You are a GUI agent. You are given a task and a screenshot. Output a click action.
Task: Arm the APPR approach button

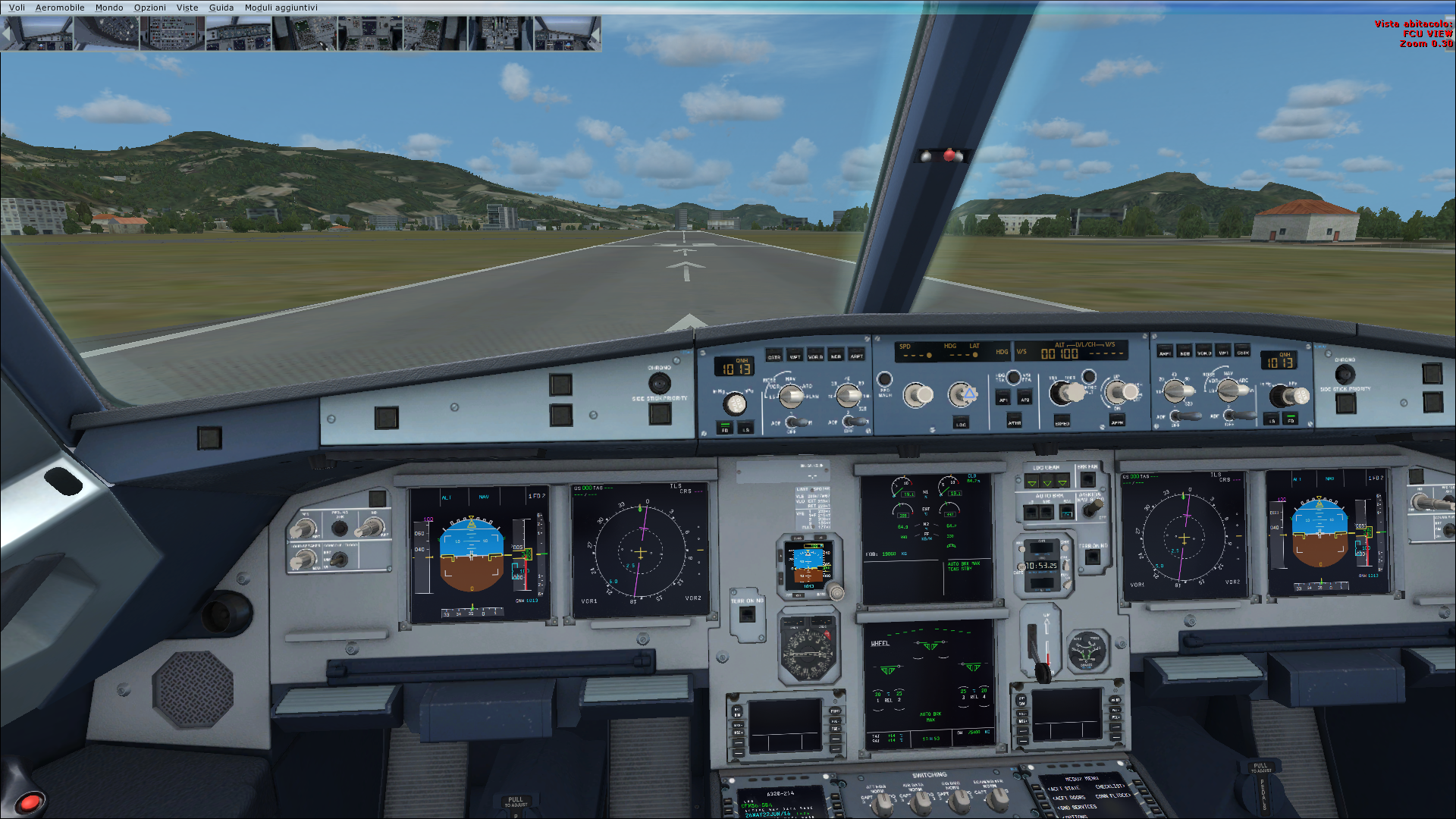tap(1117, 421)
